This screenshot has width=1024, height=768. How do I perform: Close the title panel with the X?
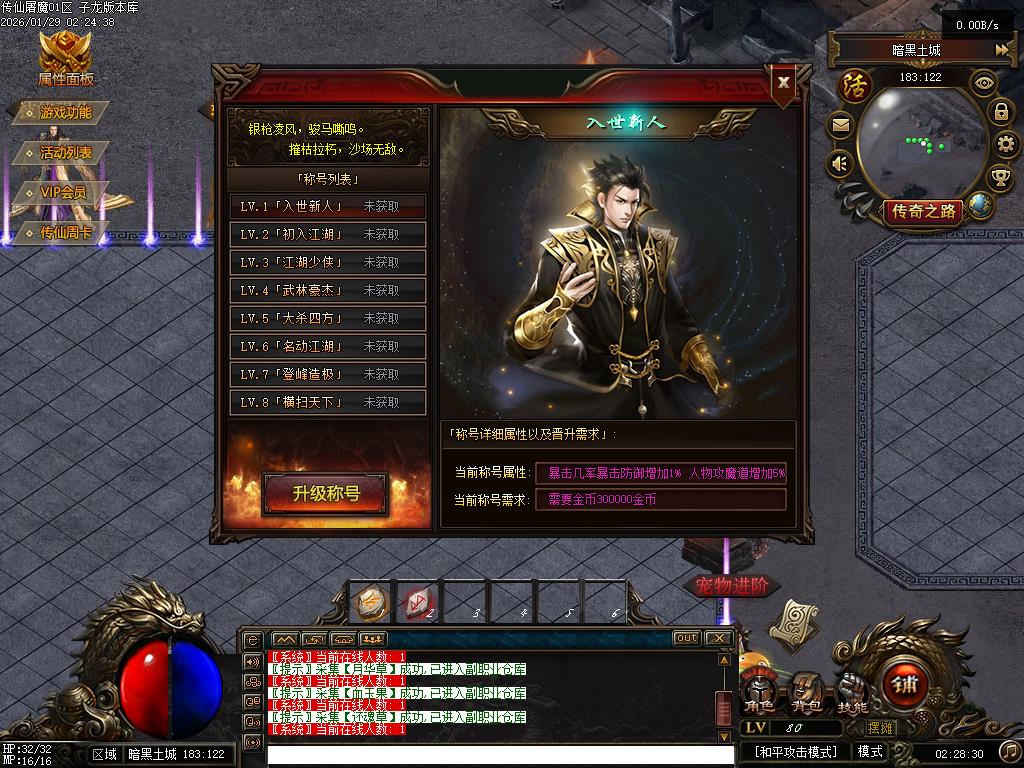click(784, 83)
